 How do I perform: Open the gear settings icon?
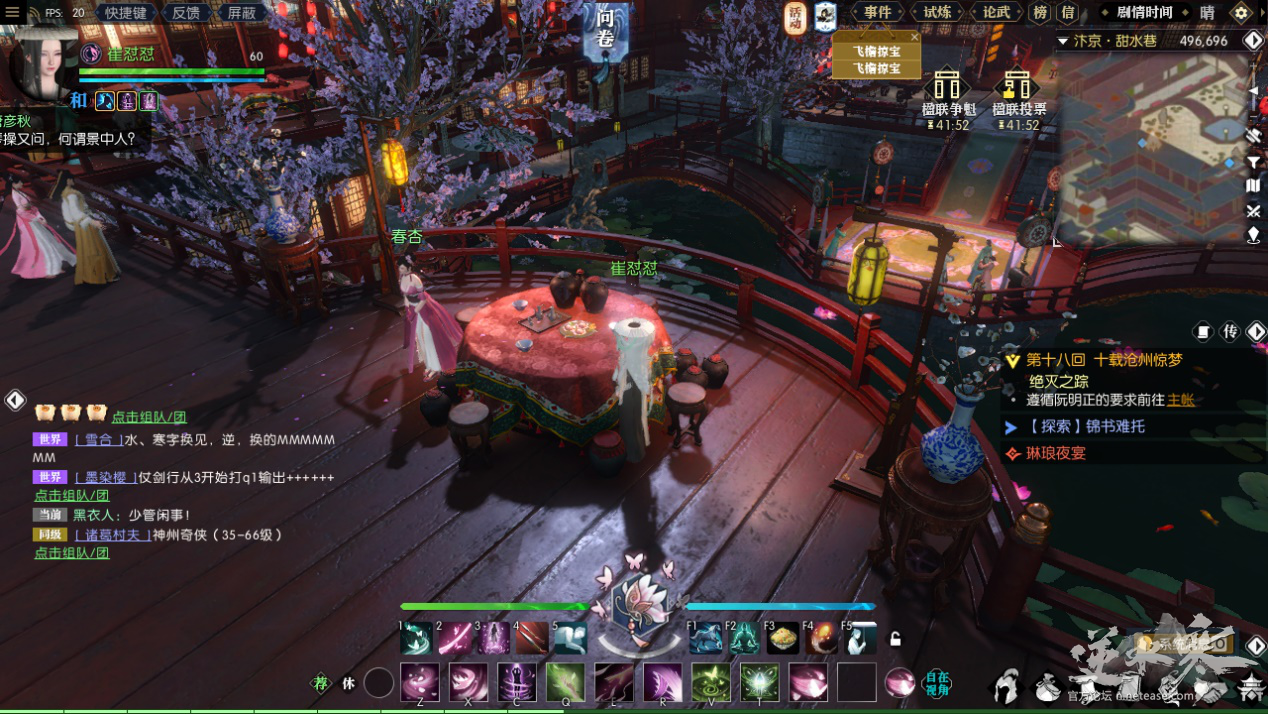(x=1241, y=13)
